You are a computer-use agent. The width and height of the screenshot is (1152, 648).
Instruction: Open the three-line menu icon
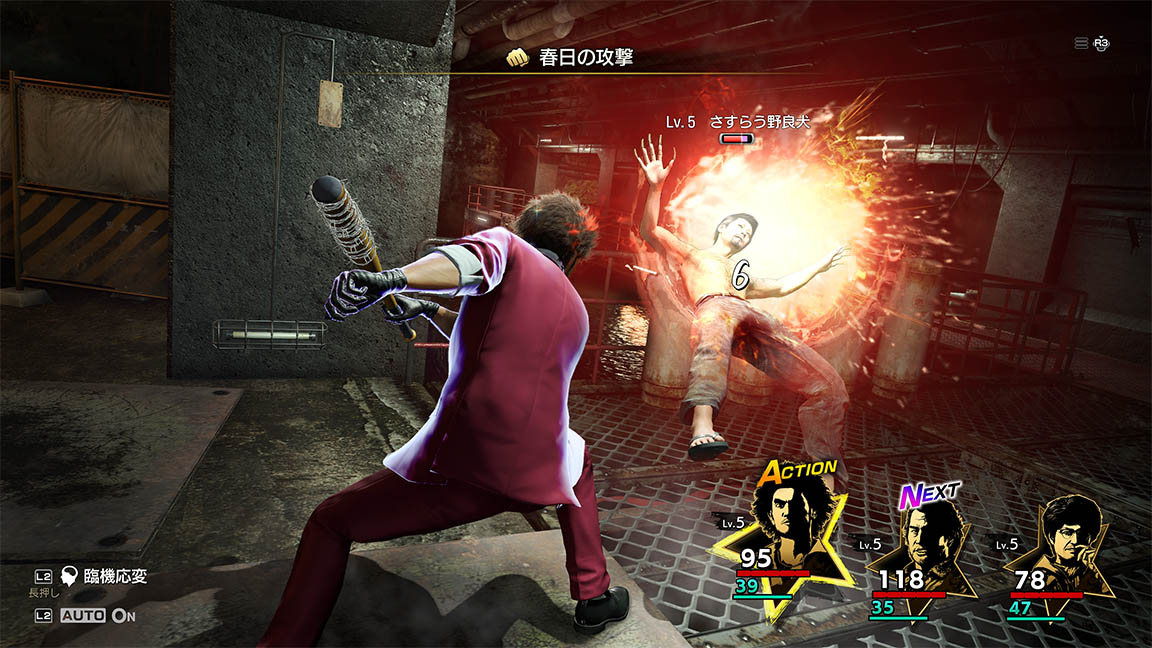tap(1081, 43)
